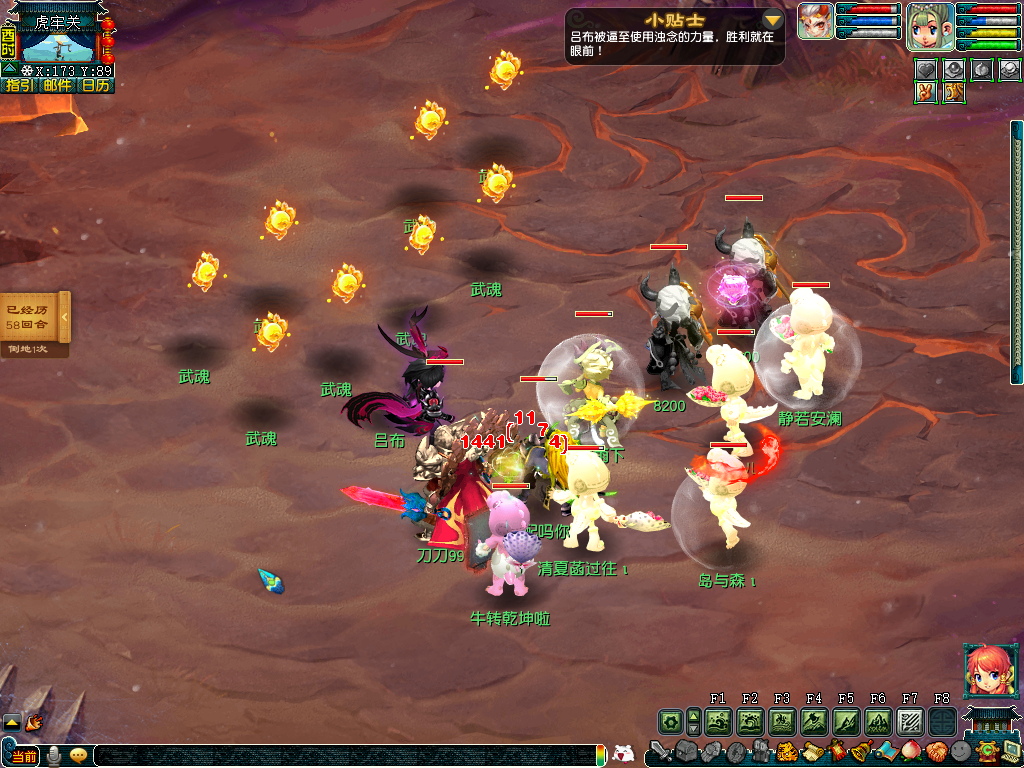Click the grey heart status icon
Viewport: 1024px width, 768px height.
(x=926, y=69)
